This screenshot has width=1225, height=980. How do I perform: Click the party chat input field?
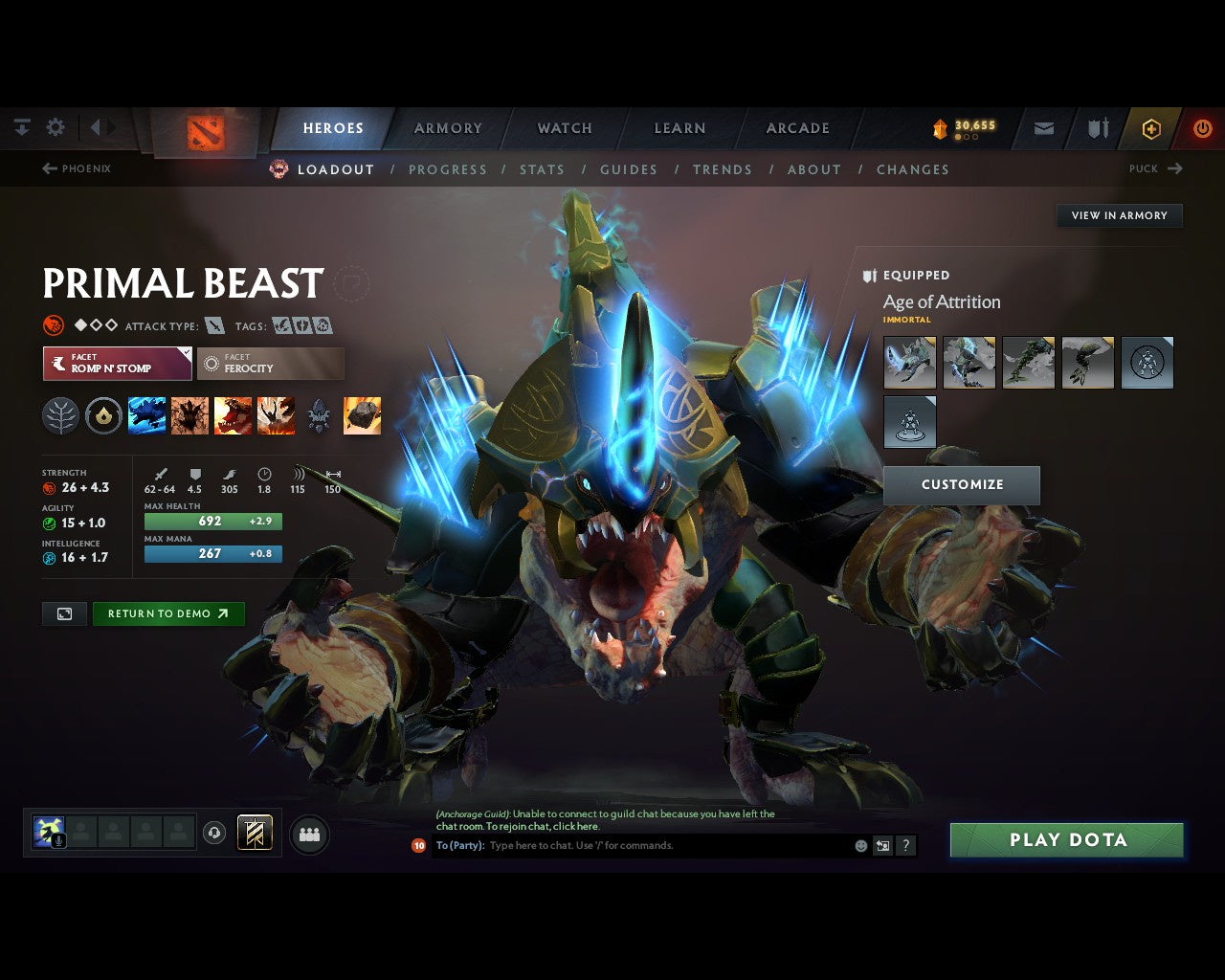[x=670, y=846]
